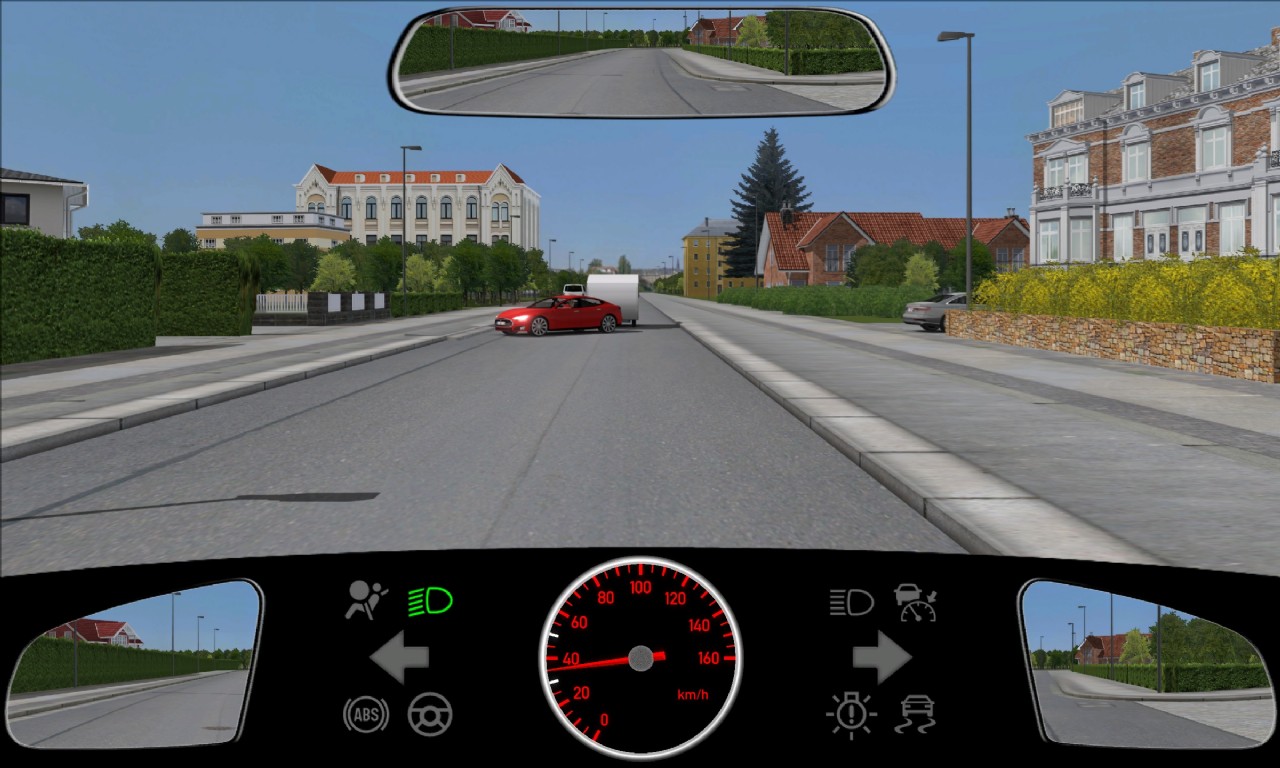Select the steering wheel warning icon
The image size is (1280, 768).
tap(430, 715)
